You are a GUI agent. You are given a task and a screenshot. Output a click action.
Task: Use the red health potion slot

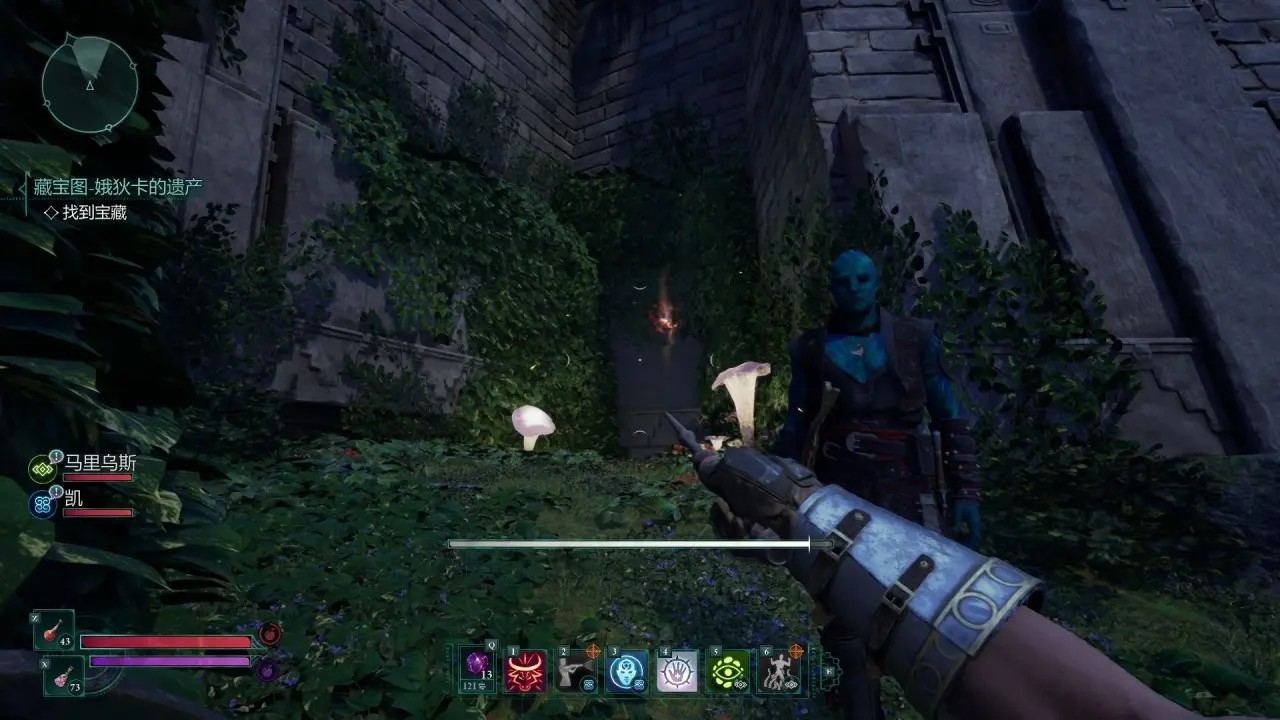pos(53,630)
